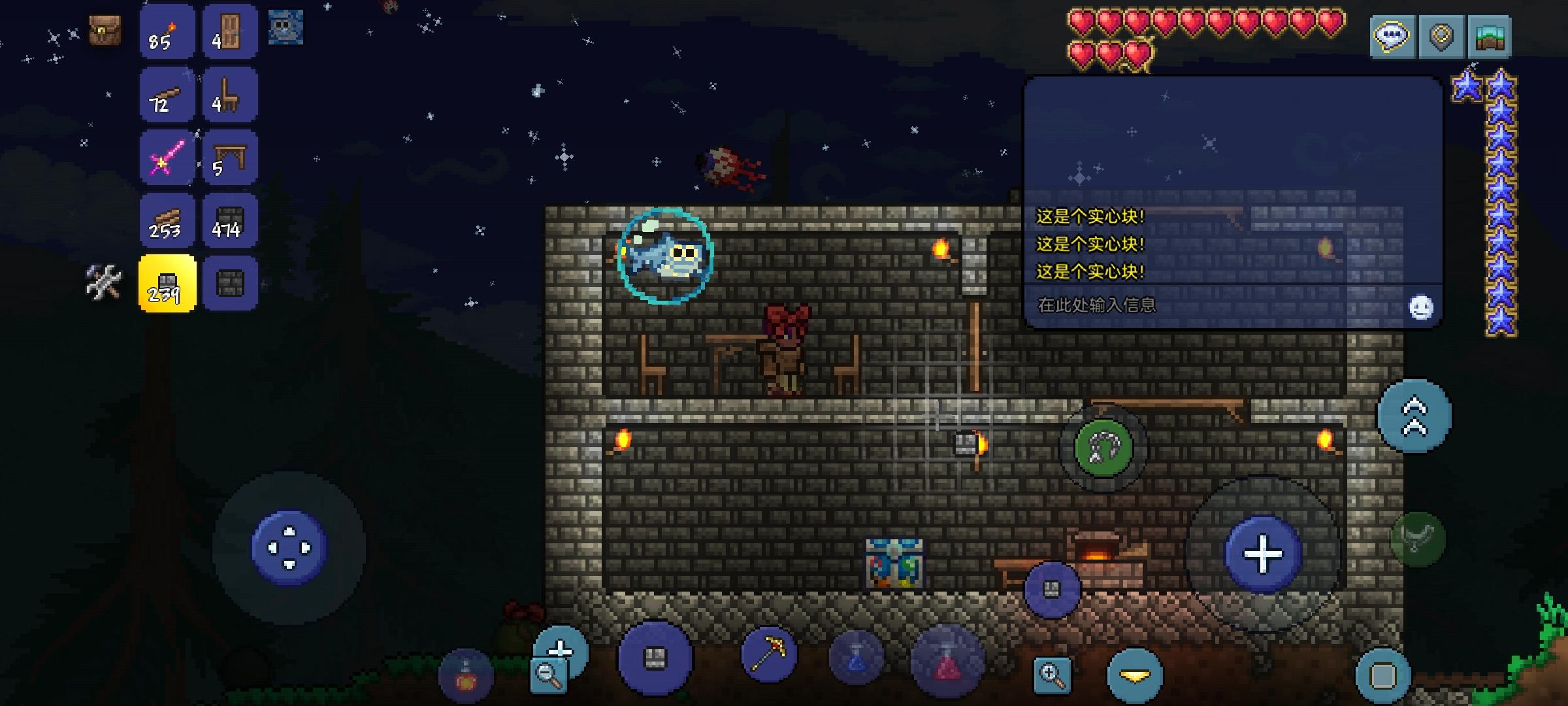Select the wooden chair slot
The image size is (1568, 706).
229,95
